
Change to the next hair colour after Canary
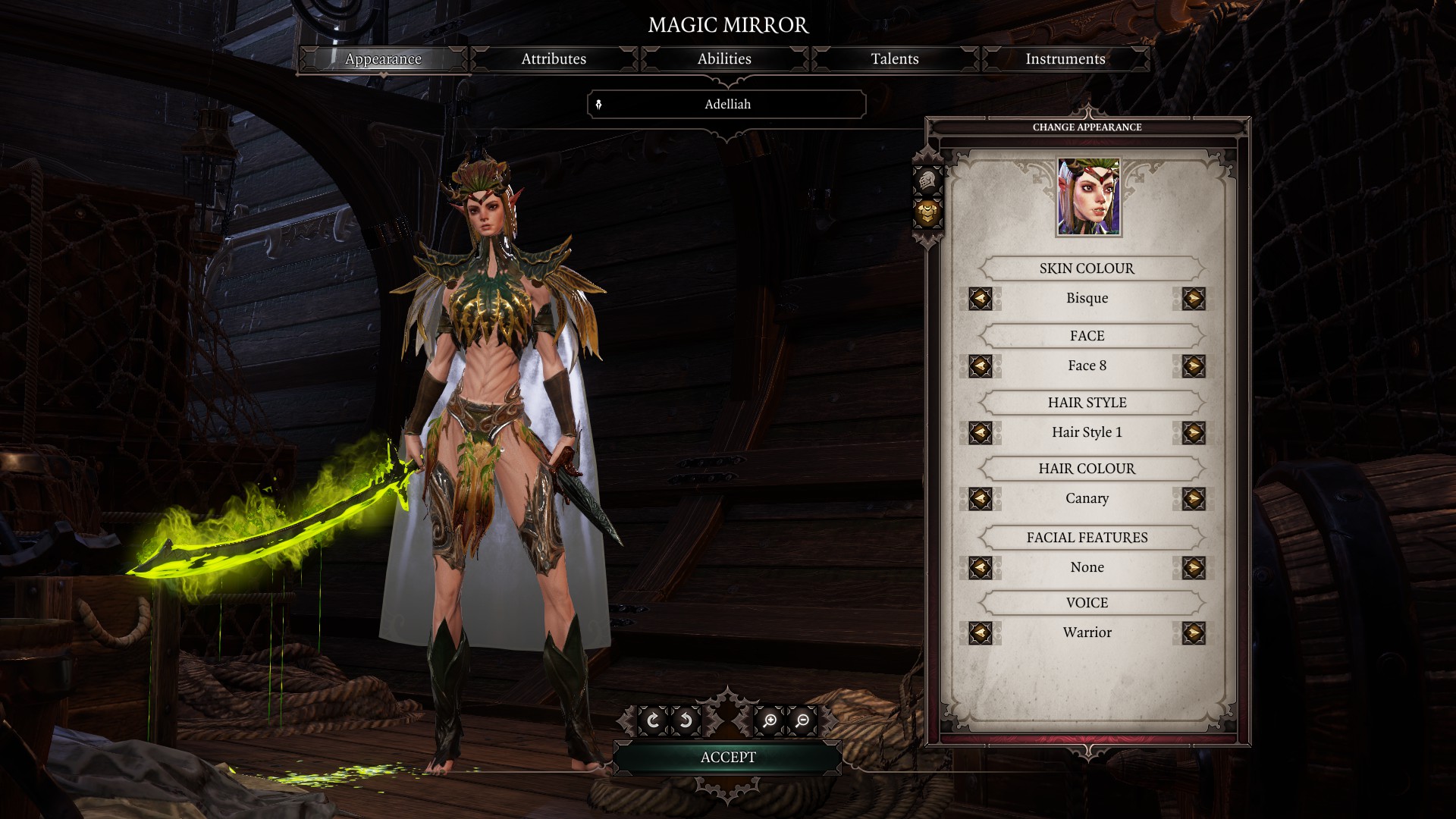(1193, 499)
